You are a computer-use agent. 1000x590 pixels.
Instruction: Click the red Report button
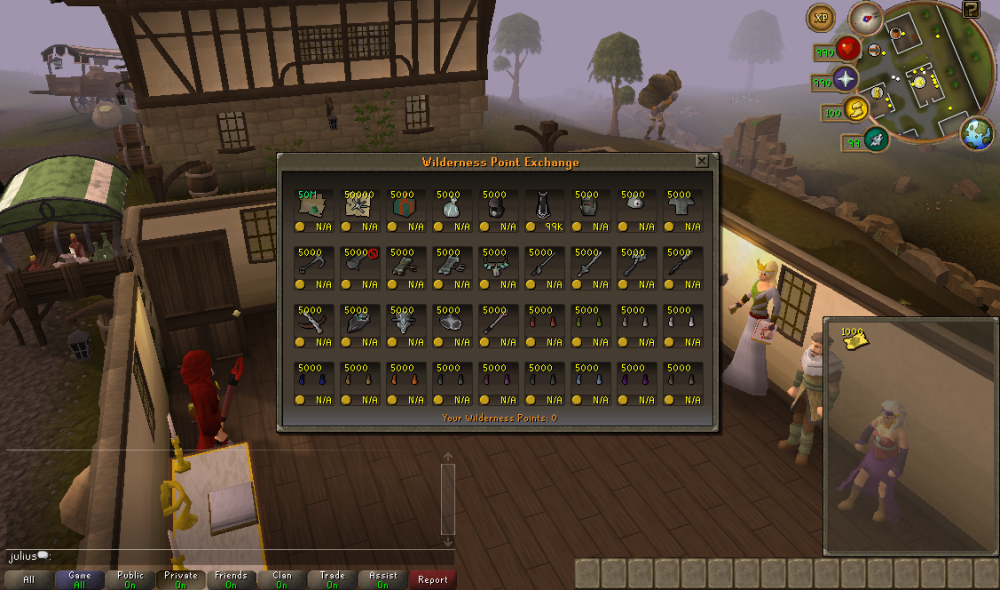pyautogui.click(x=432, y=579)
